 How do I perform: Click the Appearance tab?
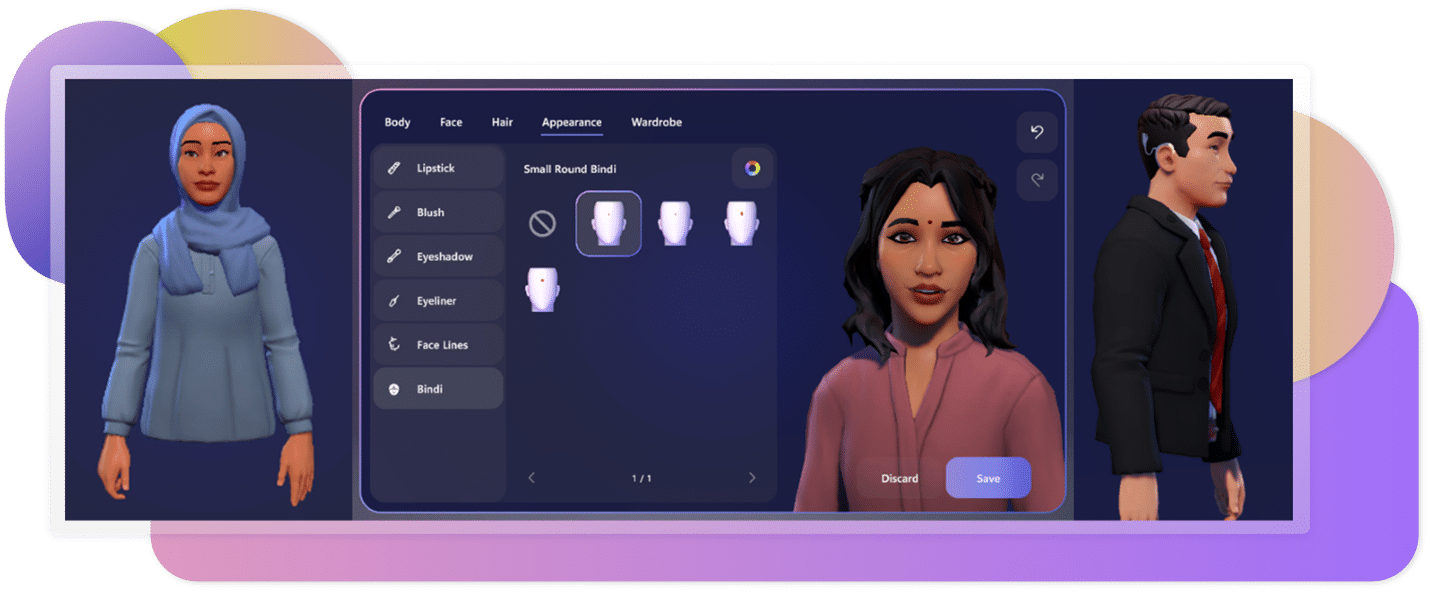(572, 123)
